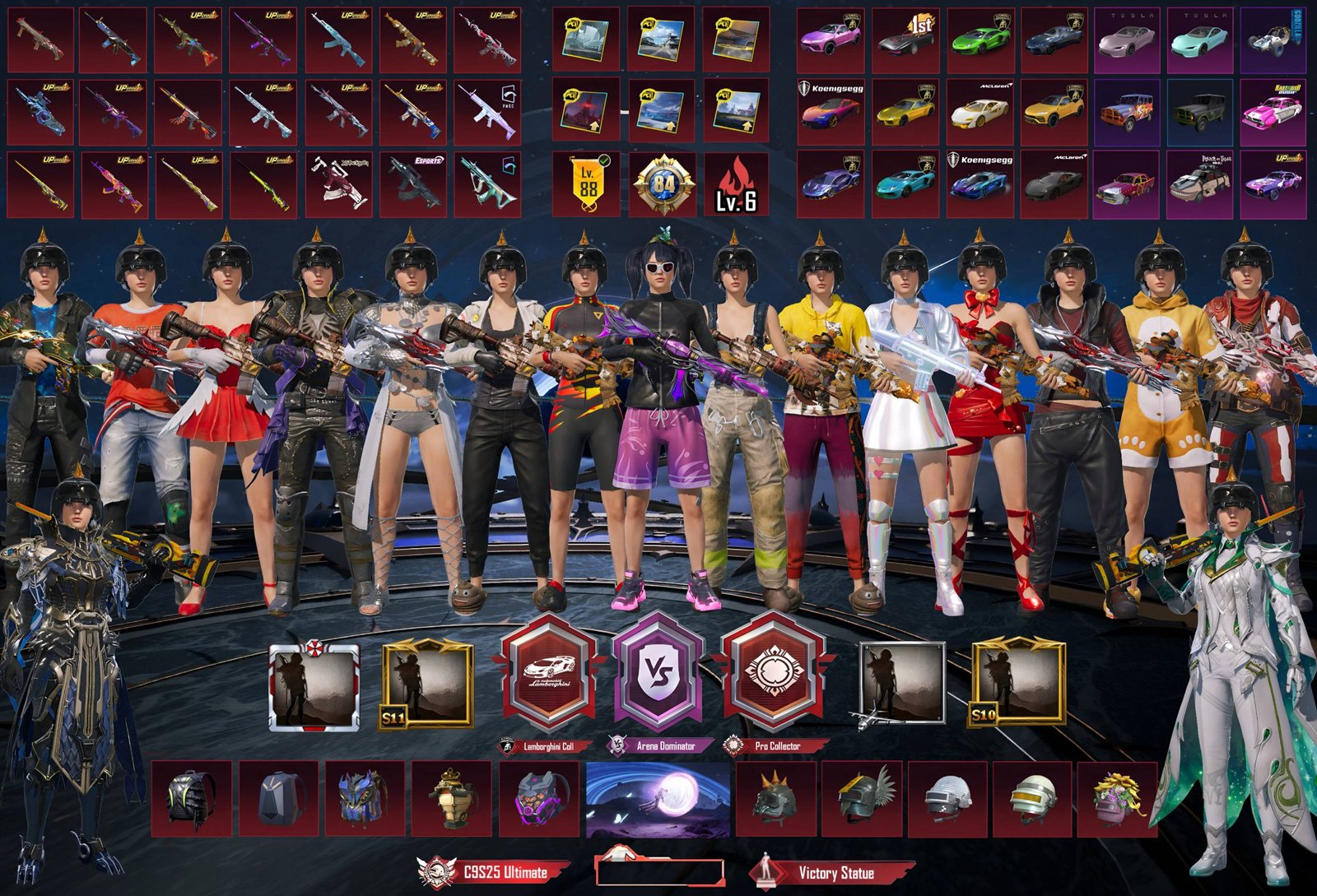The height and width of the screenshot is (896, 1317).
Task: Click the yellow Lv. 88 badge
Action: tap(586, 184)
